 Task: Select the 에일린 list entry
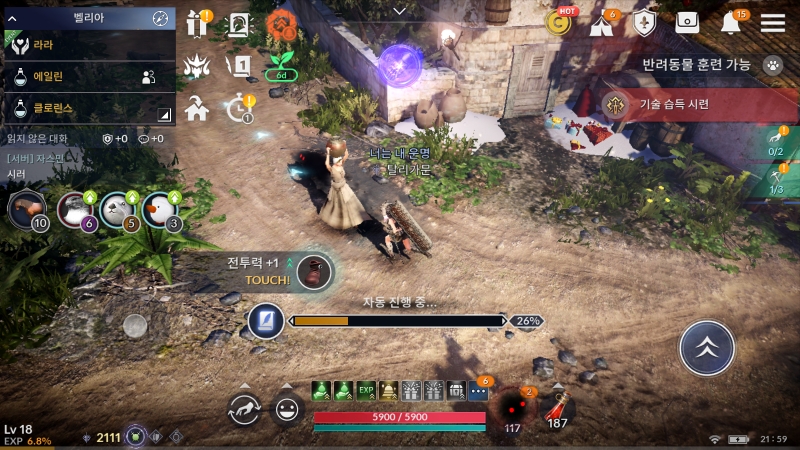pos(88,75)
